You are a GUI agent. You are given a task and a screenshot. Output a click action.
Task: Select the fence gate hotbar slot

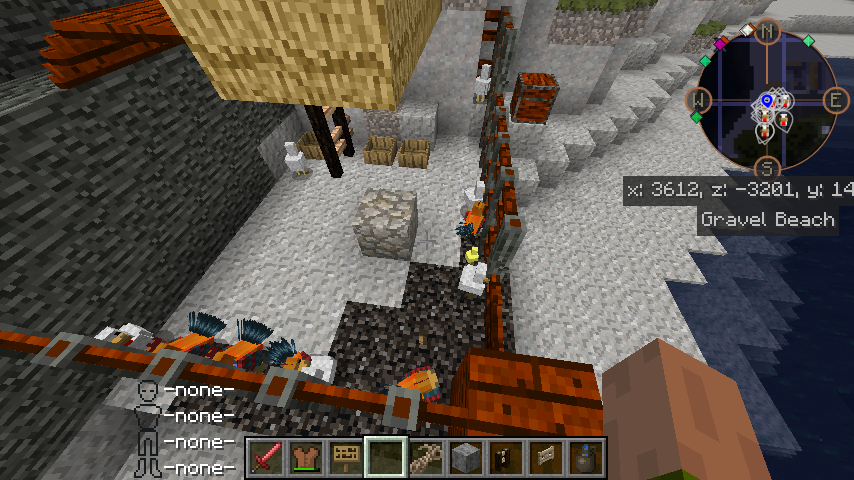tap(545, 457)
